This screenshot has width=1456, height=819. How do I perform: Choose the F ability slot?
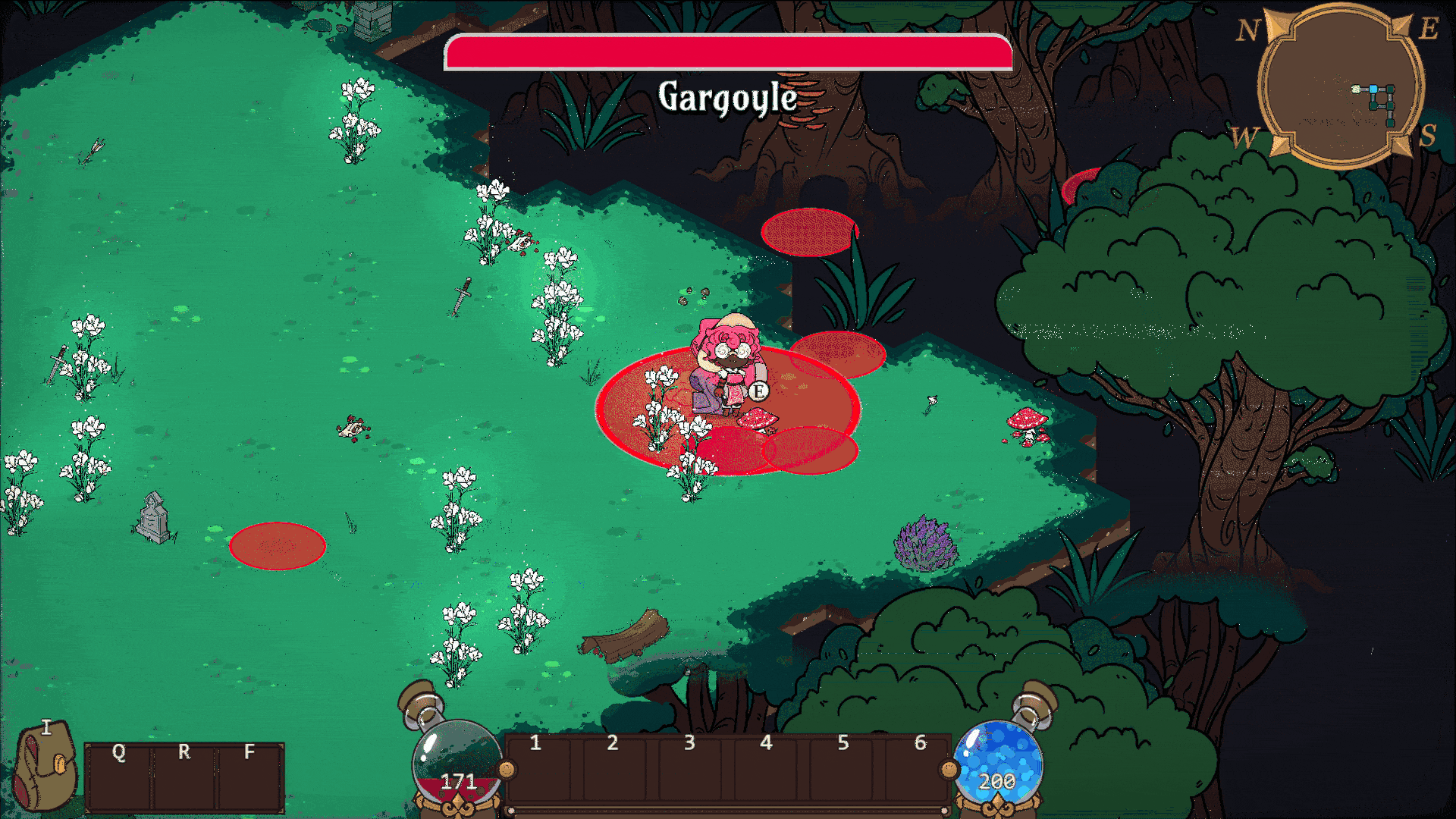click(249, 777)
